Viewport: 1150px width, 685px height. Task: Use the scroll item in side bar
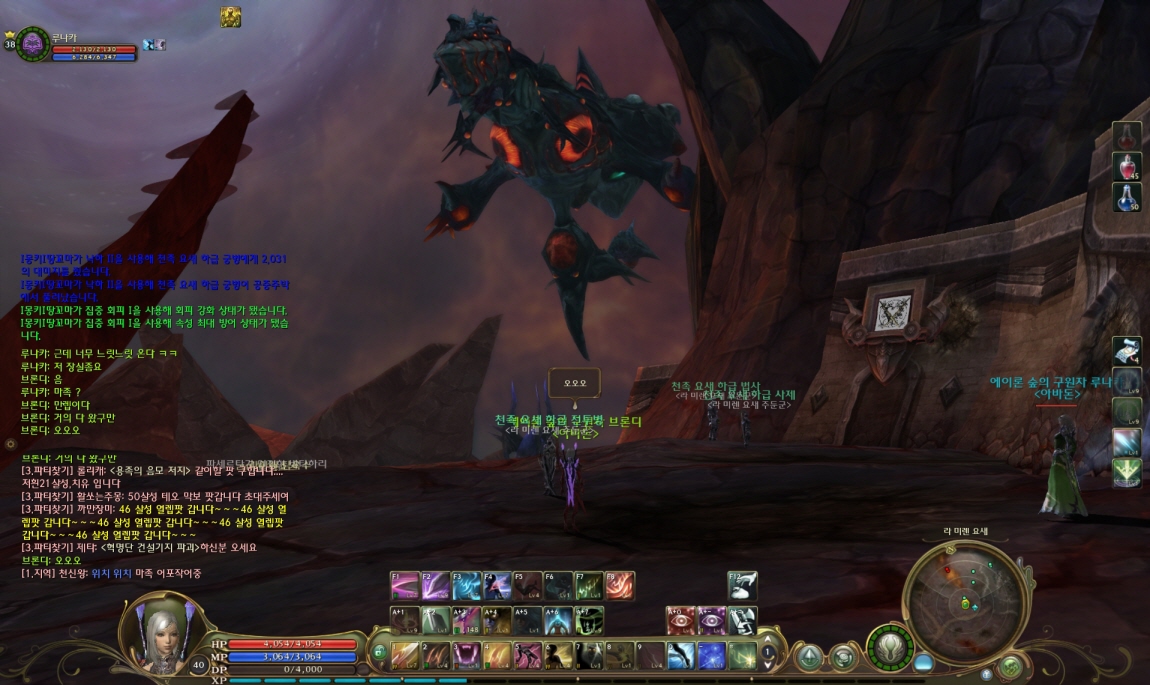(1127, 351)
